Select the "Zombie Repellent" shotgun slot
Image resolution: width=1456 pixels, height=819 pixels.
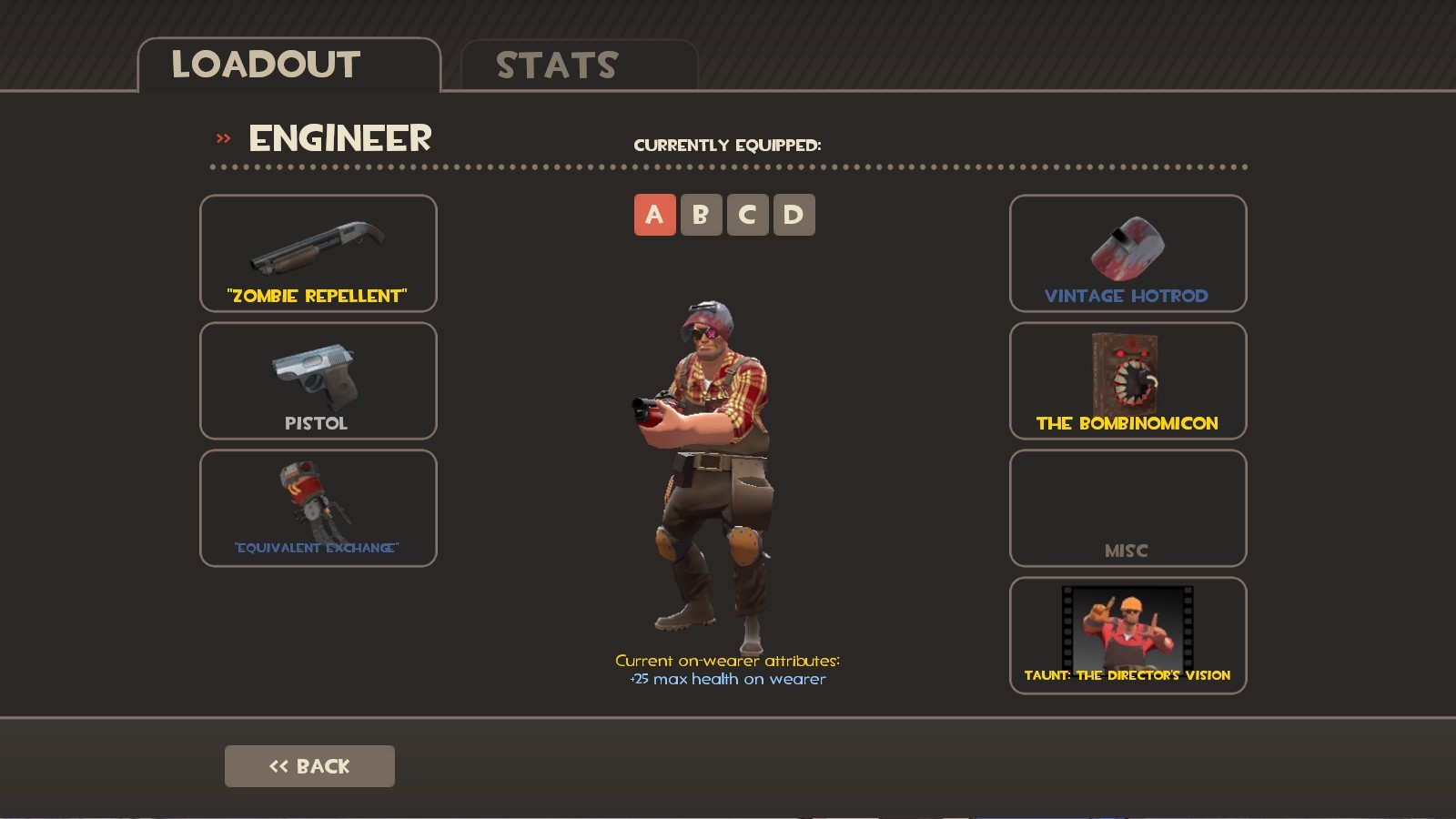[x=318, y=255]
